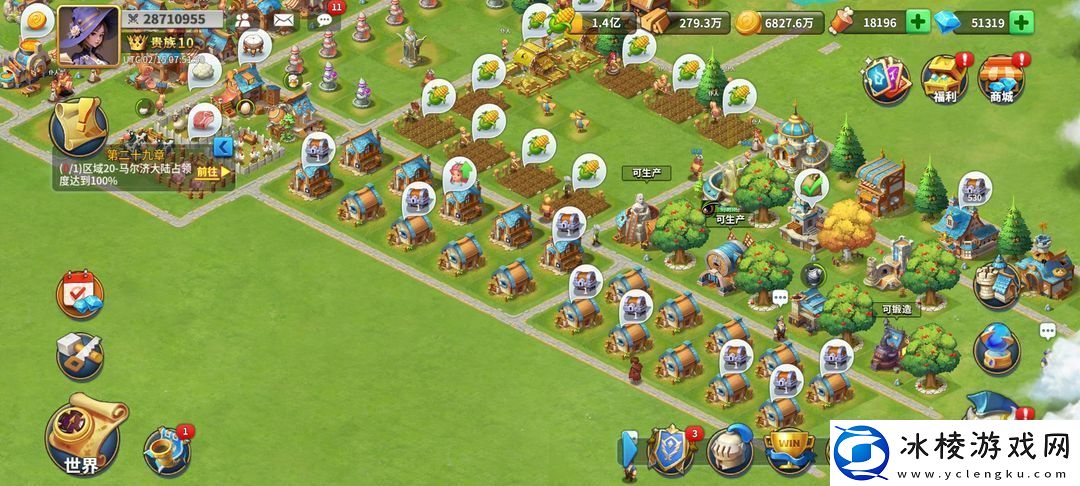Open the hammer and saw build menu

(x=78, y=353)
